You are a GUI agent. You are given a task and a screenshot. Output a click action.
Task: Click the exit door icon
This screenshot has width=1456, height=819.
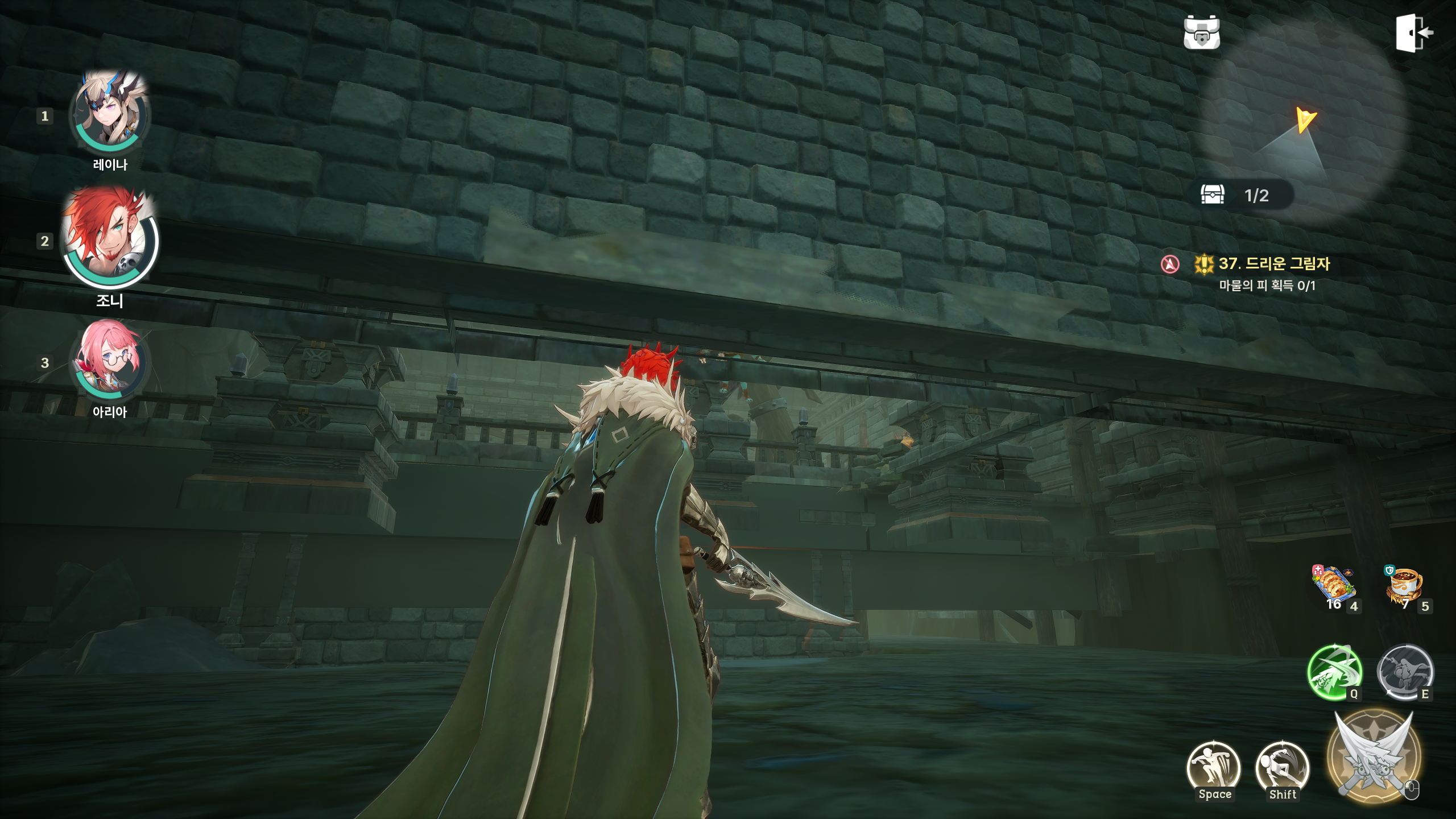click(x=1414, y=33)
